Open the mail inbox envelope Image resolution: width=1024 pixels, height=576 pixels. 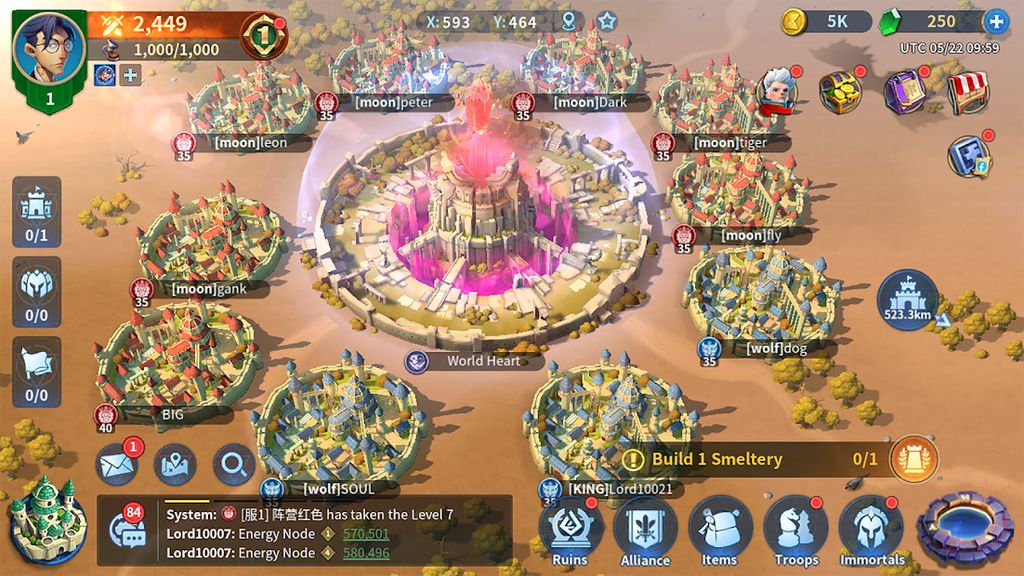117,464
